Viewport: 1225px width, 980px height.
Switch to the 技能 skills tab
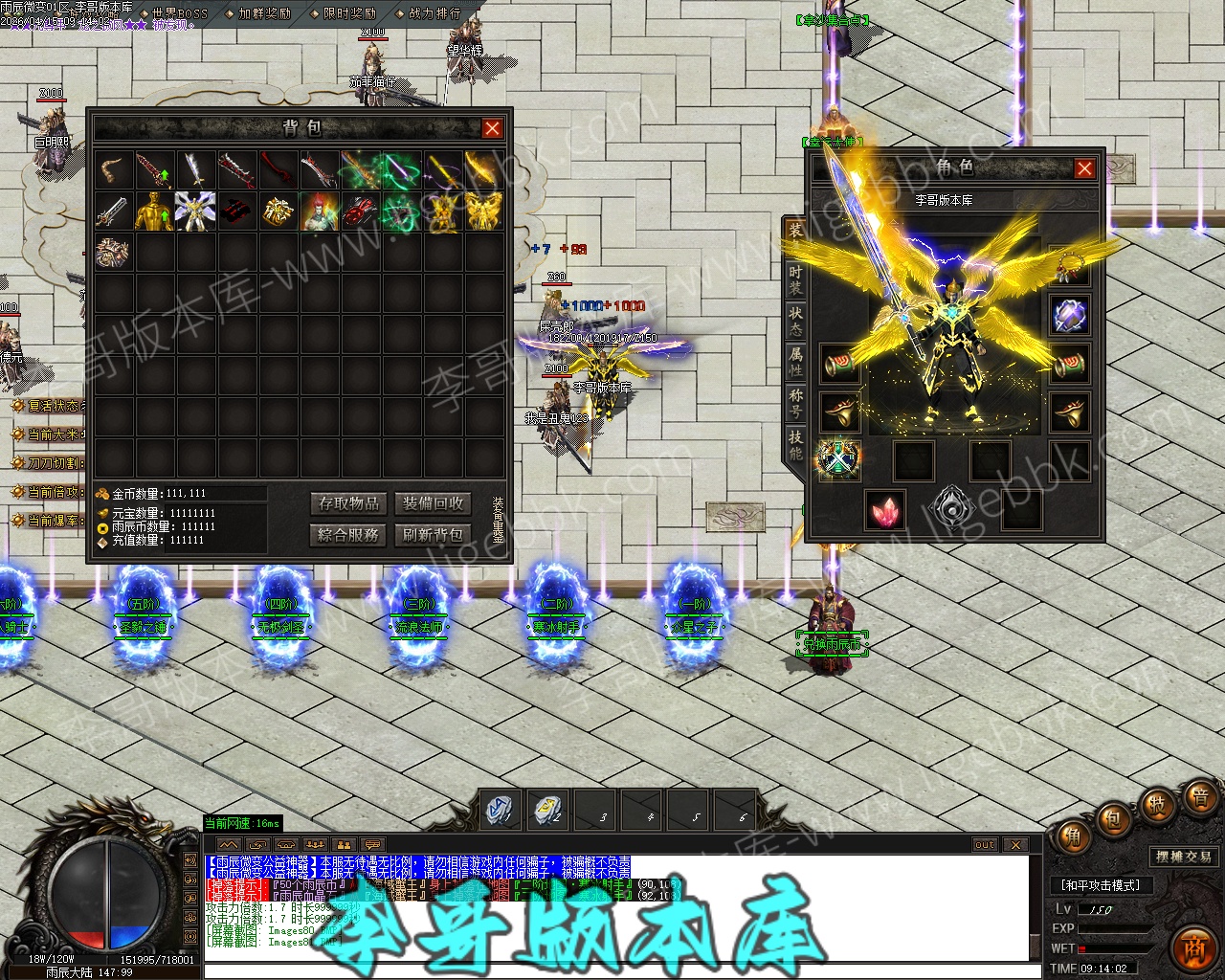(x=795, y=444)
